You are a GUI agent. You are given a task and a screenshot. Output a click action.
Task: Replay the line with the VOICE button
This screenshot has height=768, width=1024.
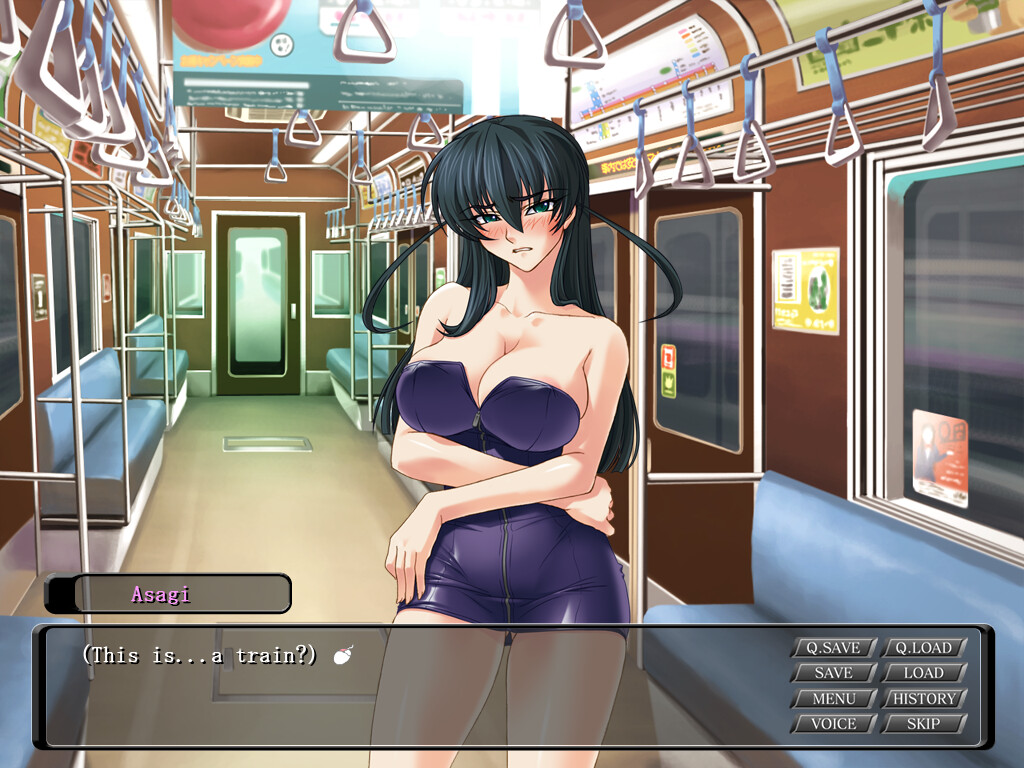tap(833, 723)
